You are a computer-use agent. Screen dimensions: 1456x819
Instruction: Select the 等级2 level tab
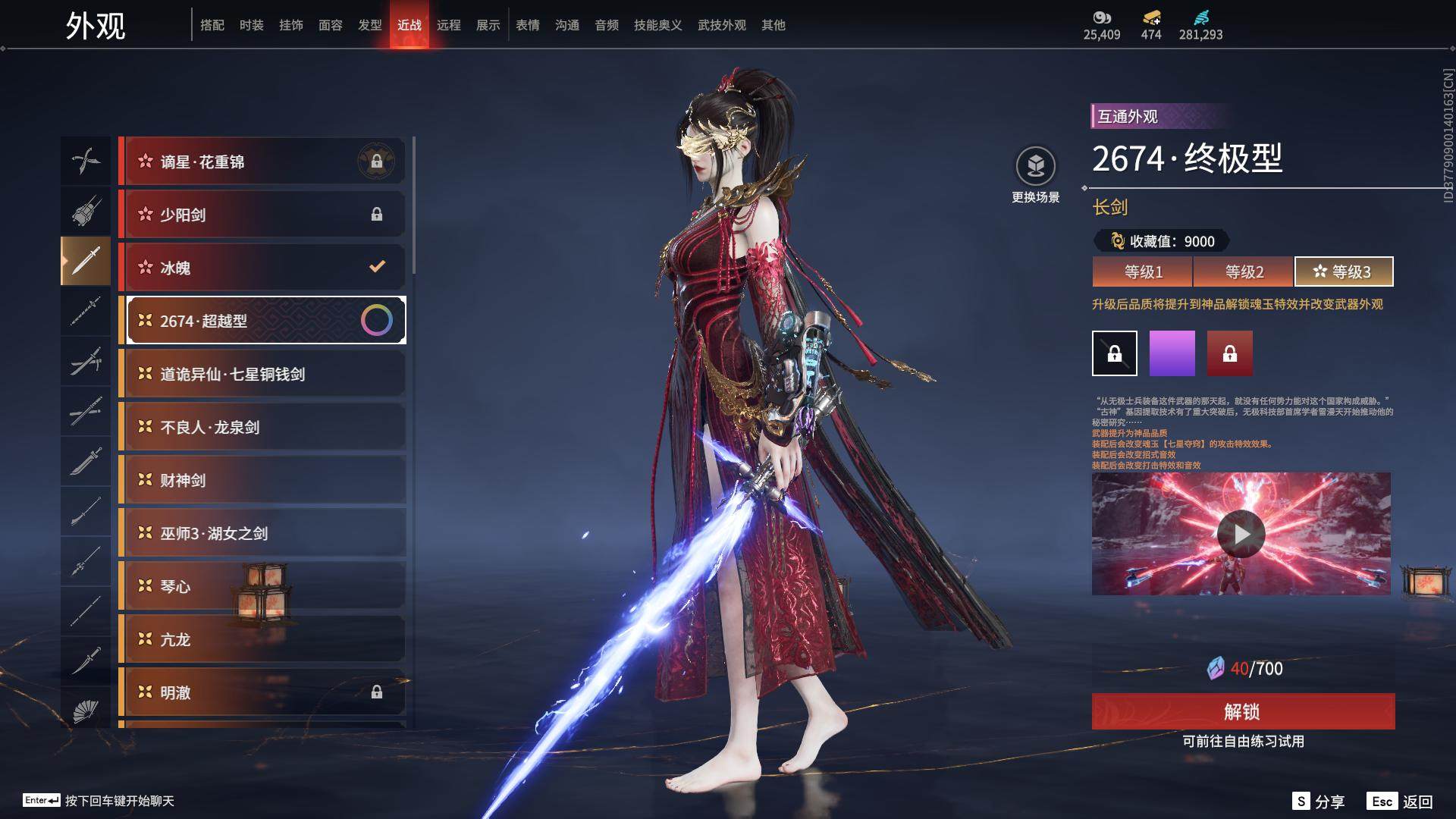point(1244,271)
